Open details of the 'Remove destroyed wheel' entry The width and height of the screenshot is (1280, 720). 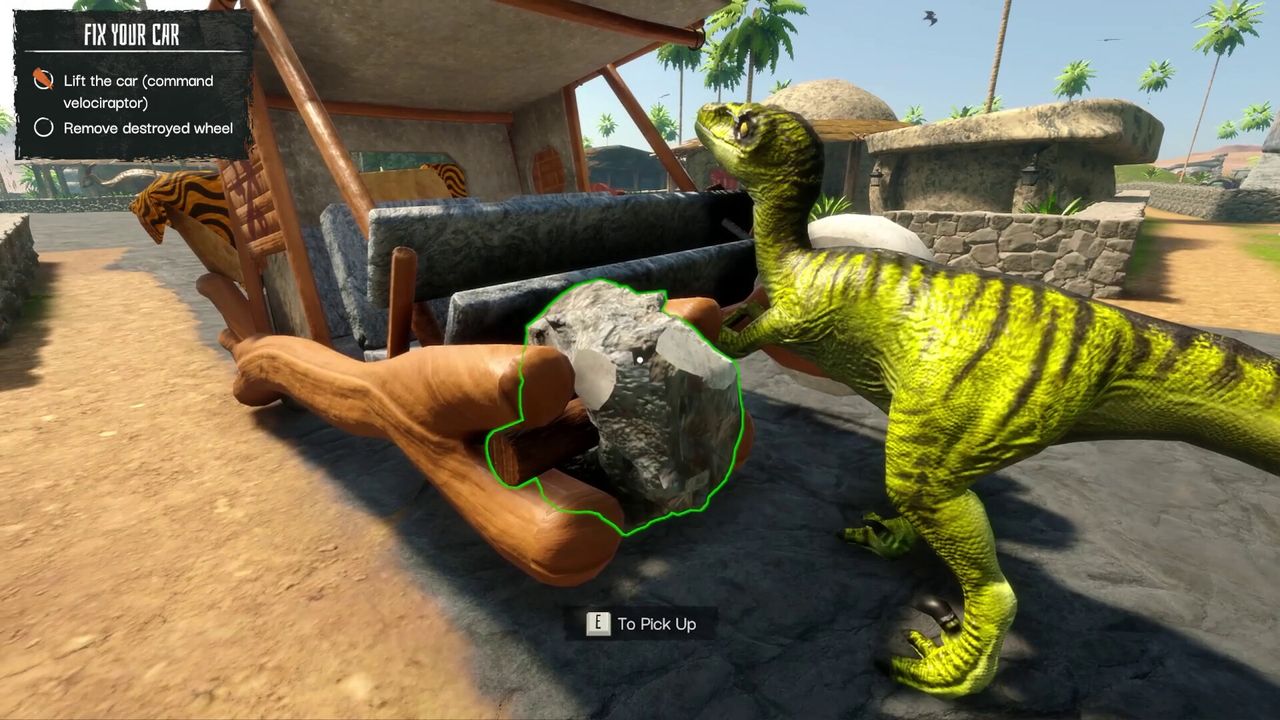click(147, 128)
